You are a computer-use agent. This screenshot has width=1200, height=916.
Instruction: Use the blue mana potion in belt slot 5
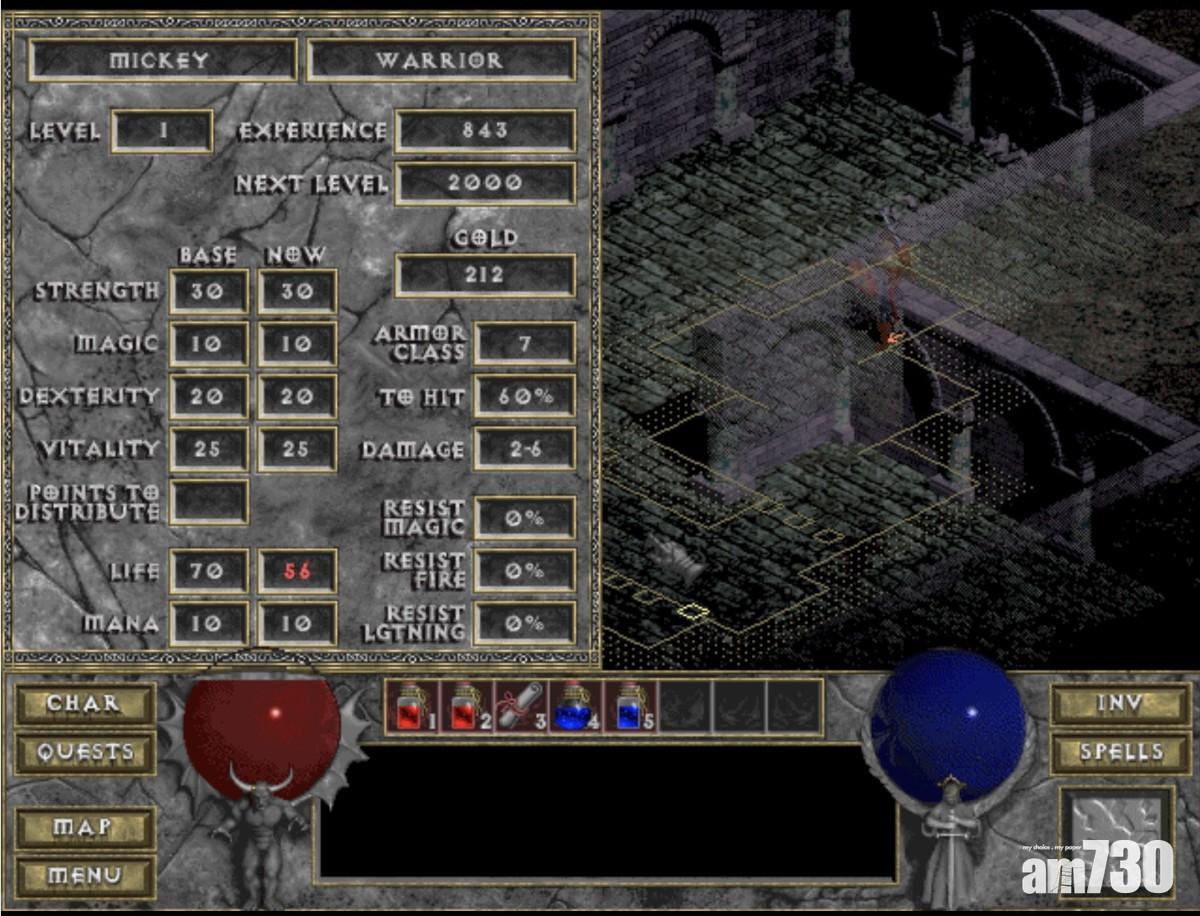click(x=629, y=706)
